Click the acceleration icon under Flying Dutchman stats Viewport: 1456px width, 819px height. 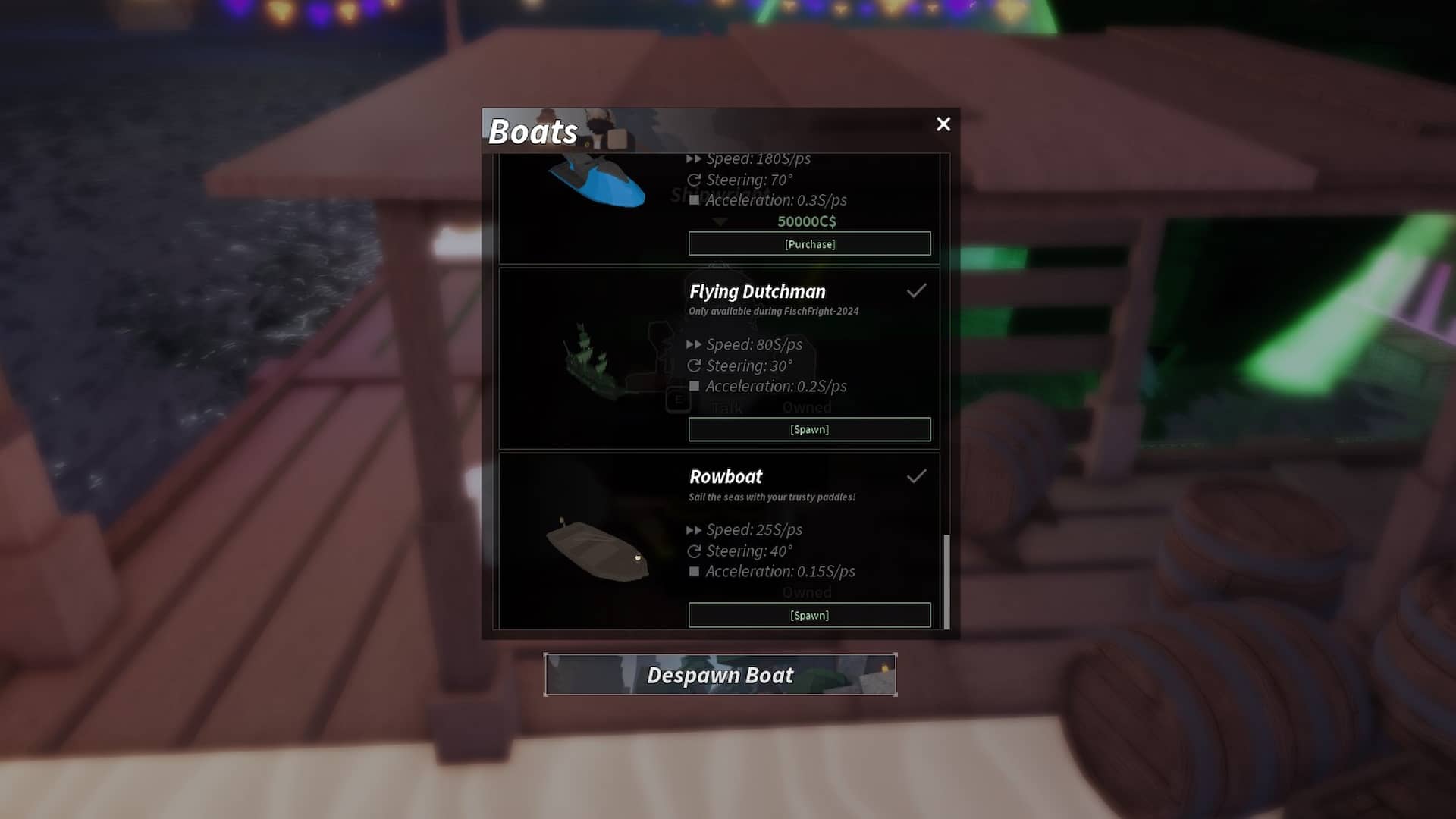click(x=695, y=386)
